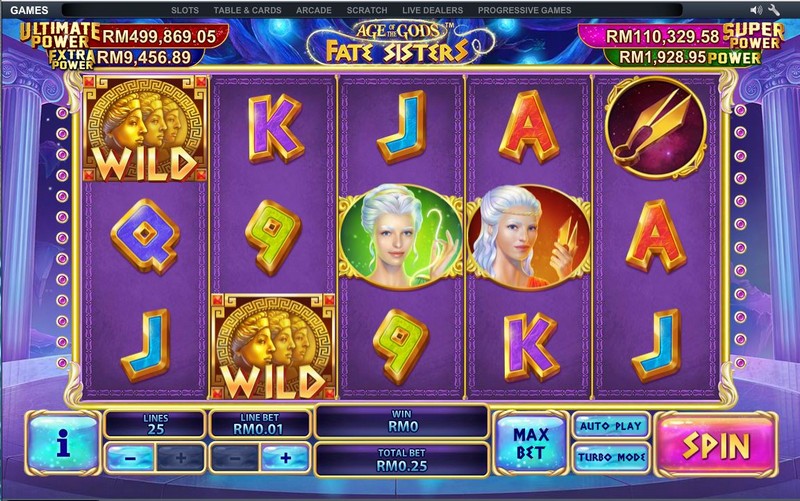The width and height of the screenshot is (800, 501).
Task: Increase the line bet amount
Action: point(285,459)
